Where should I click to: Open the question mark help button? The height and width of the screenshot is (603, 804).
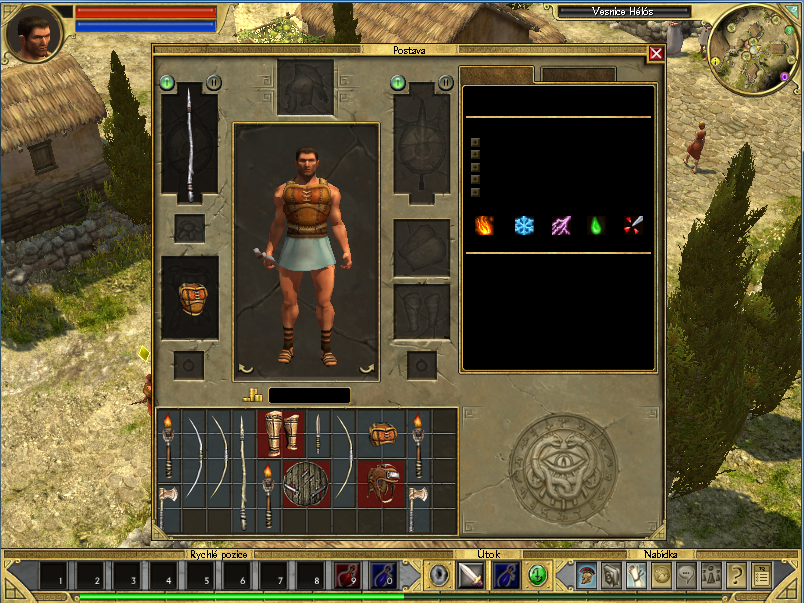[736, 575]
